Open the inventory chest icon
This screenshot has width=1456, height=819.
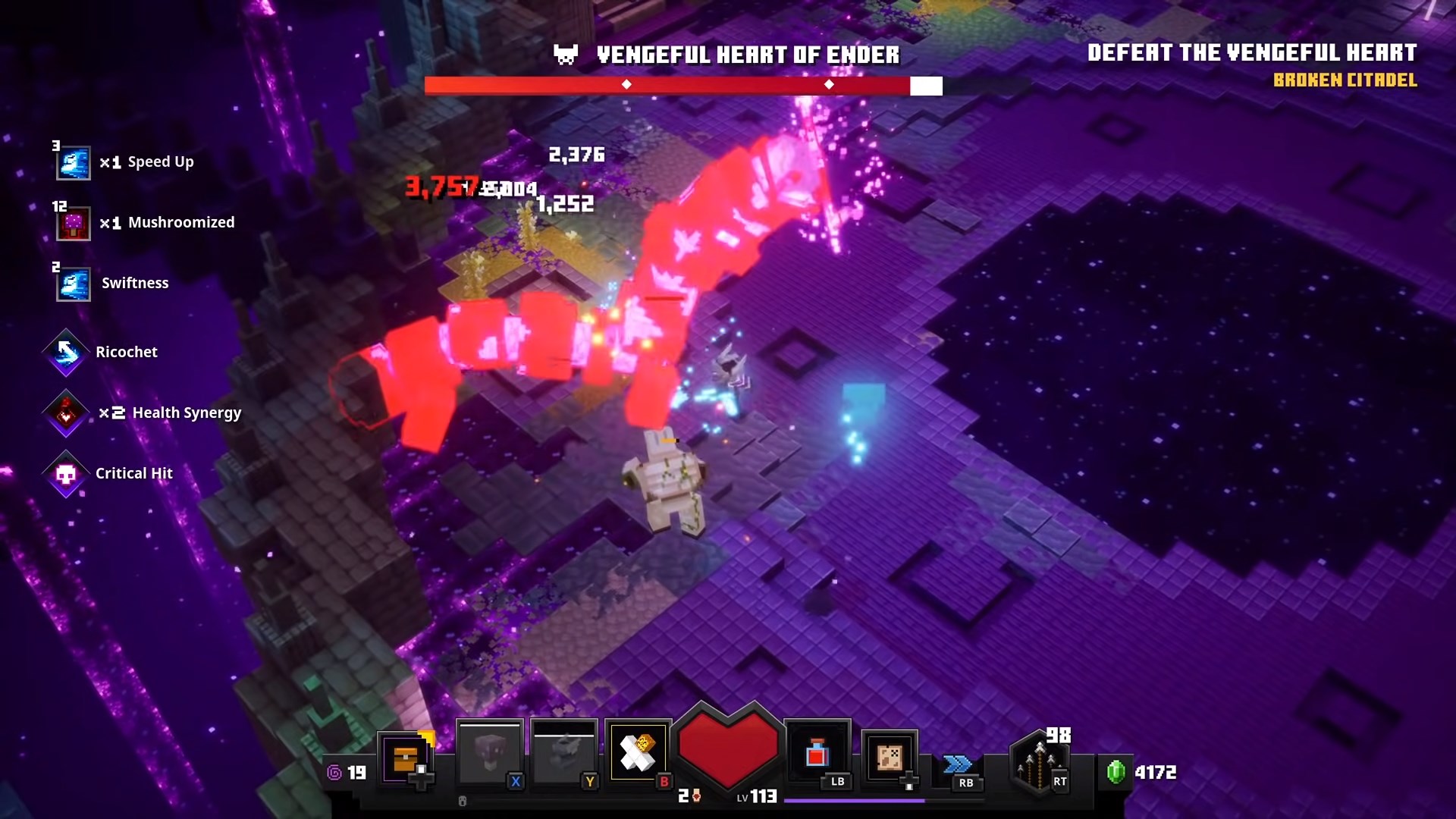(406, 758)
